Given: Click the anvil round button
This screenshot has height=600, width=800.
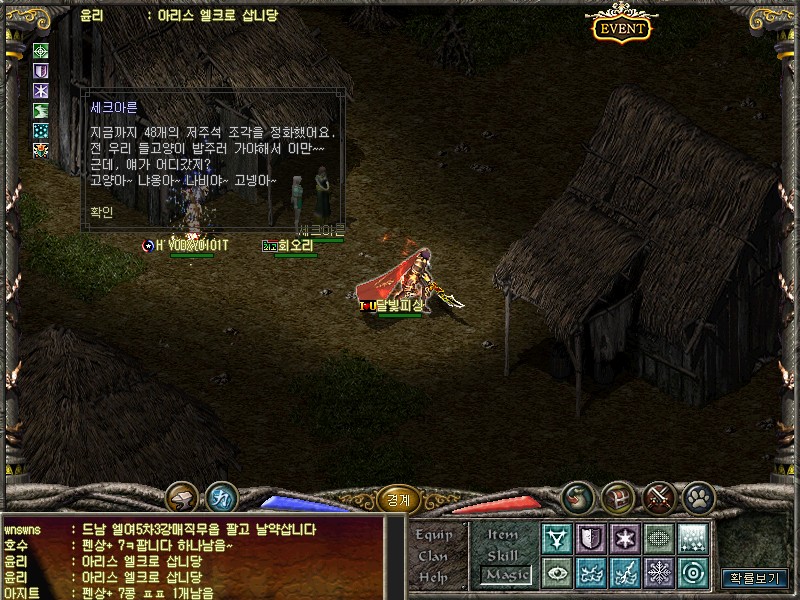Looking at the screenshot, I should [182, 497].
